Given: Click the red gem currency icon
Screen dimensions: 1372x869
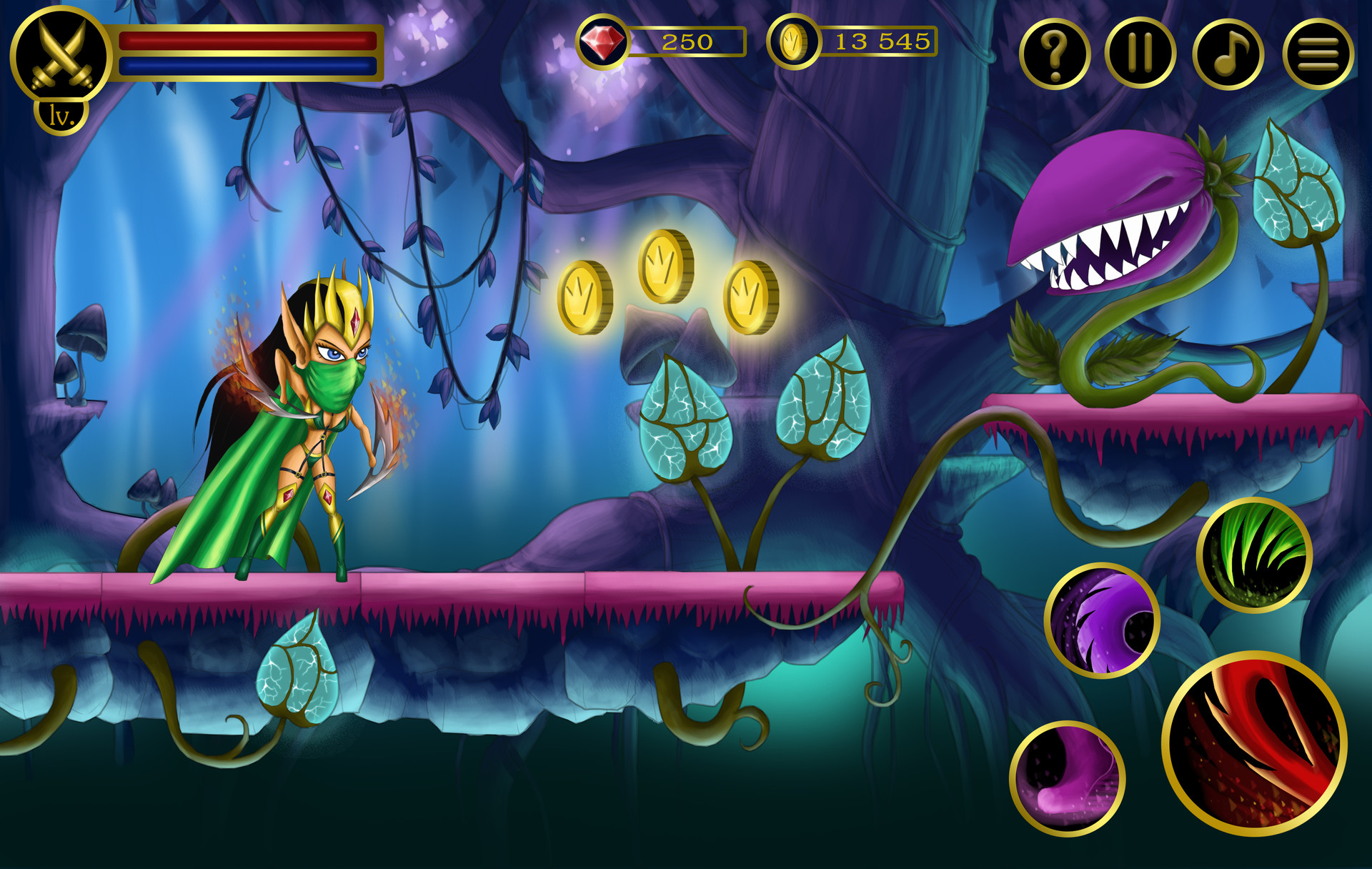Looking at the screenshot, I should (602, 42).
